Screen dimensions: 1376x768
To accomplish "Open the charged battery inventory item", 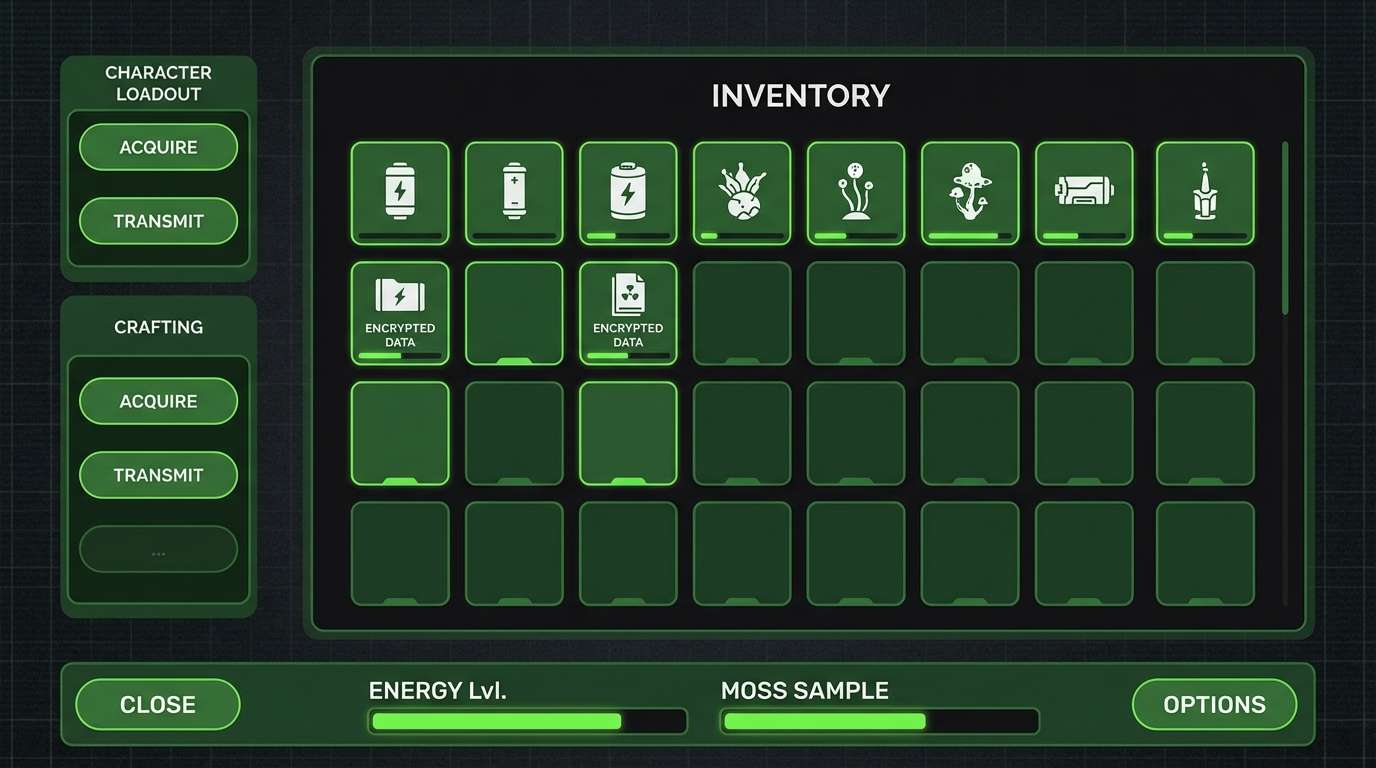I will click(x=627, y=192).
